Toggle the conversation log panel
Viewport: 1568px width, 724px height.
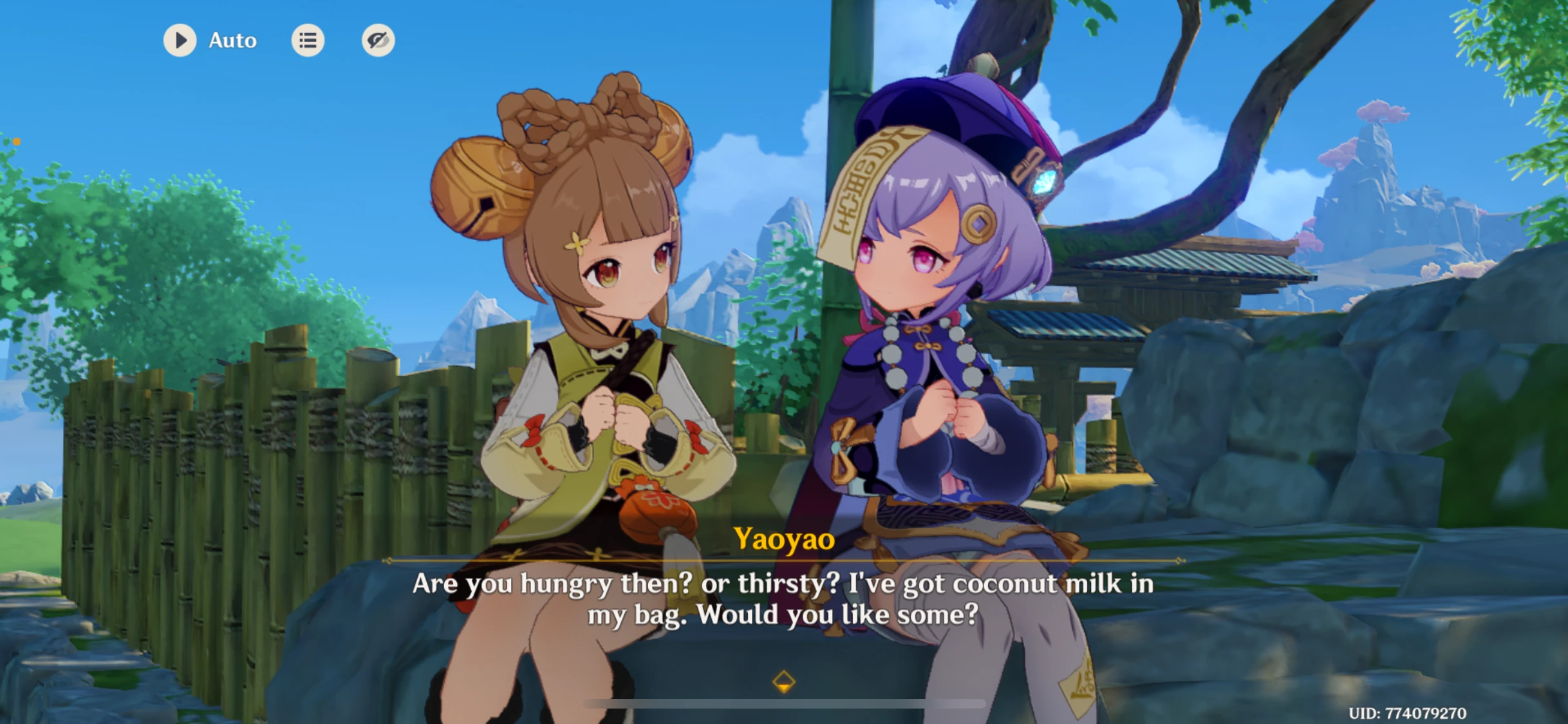[308, 40]
